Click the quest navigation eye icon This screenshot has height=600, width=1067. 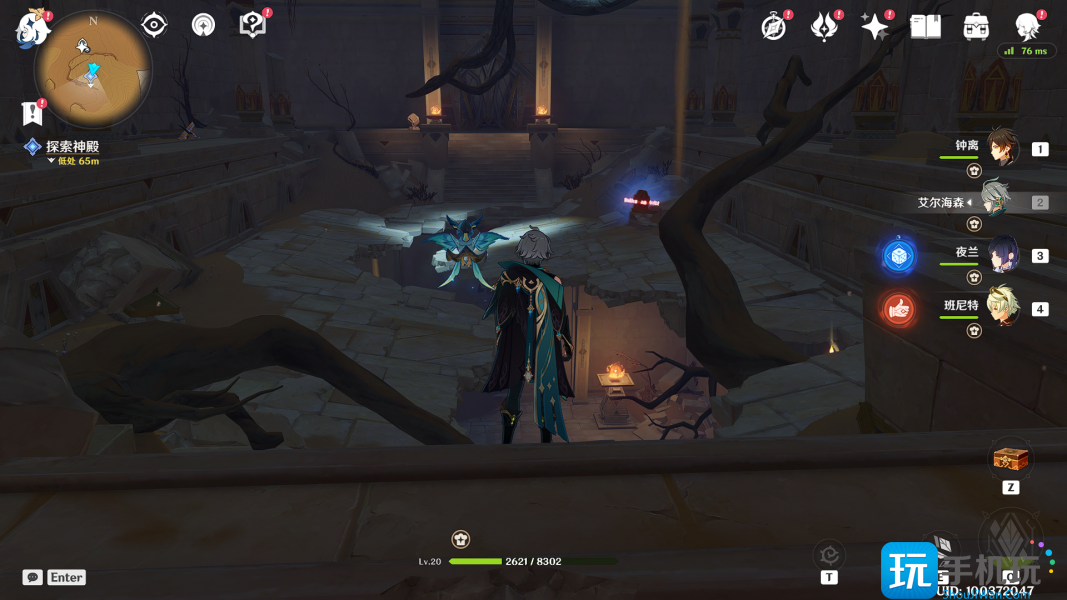pyautogui.click(x=154, y=25)
